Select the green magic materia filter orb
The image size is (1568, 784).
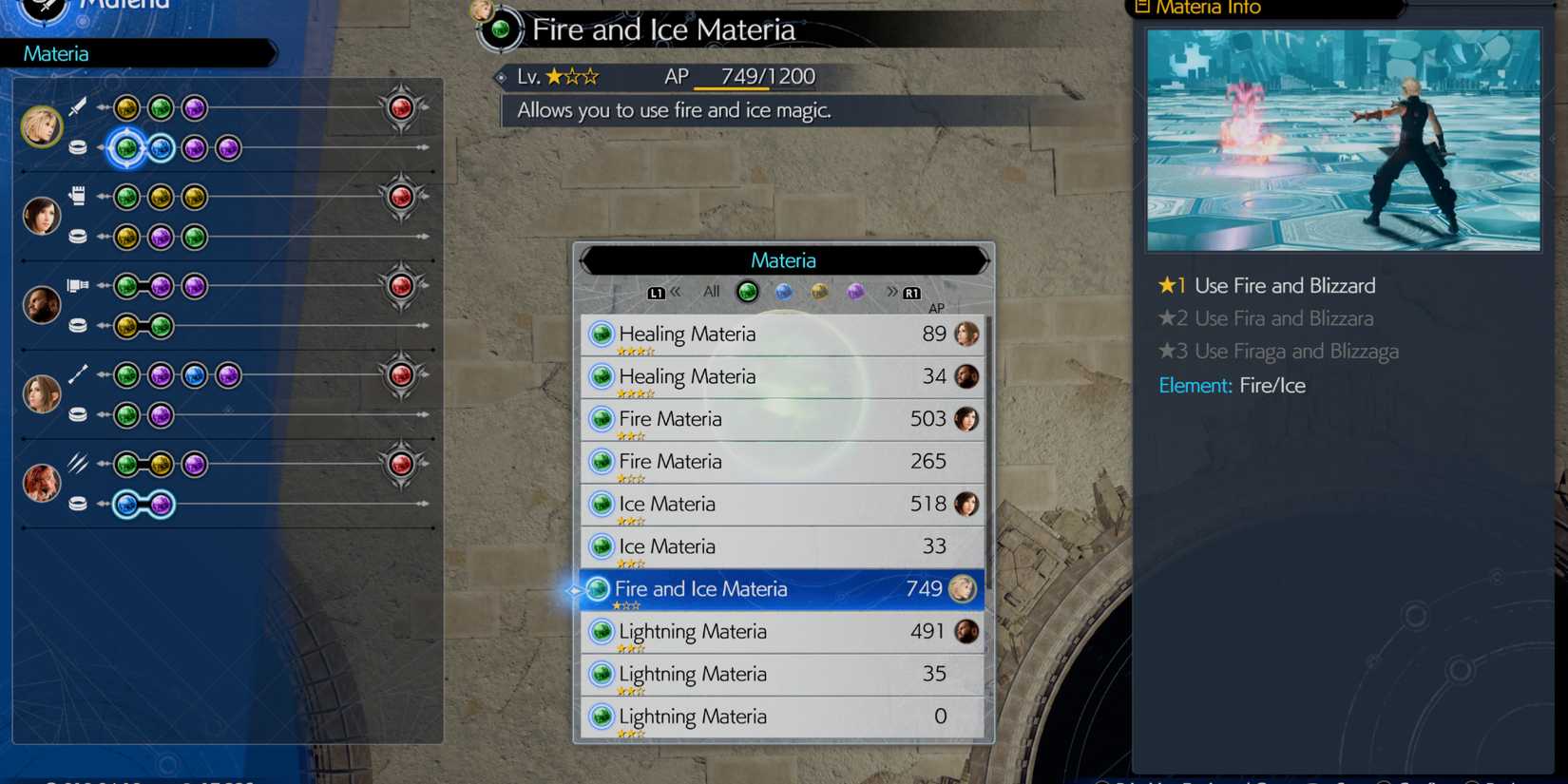point(747,292)
